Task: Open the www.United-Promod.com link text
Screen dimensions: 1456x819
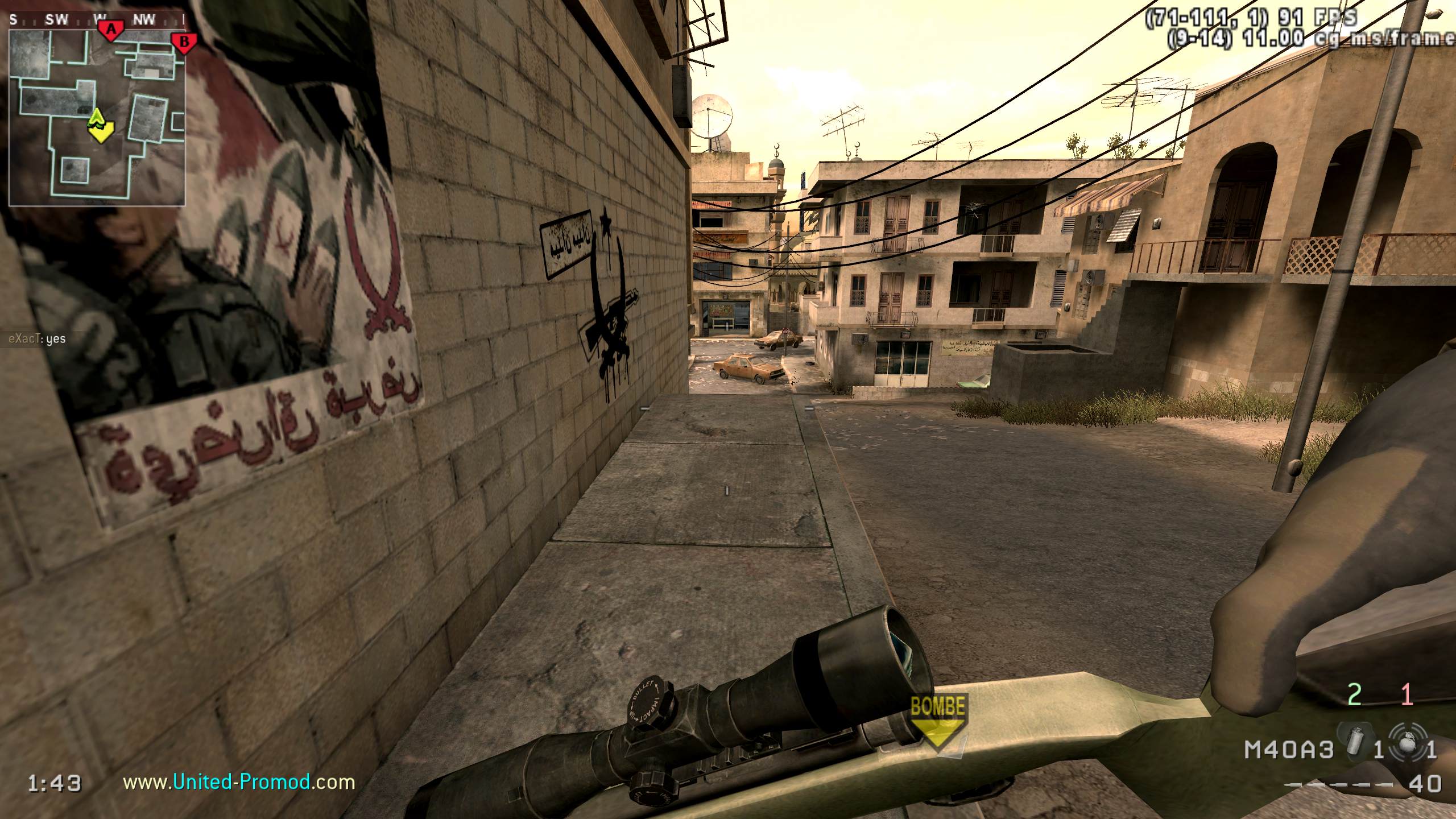Action: pyautogui.click(x=239, y=783)
